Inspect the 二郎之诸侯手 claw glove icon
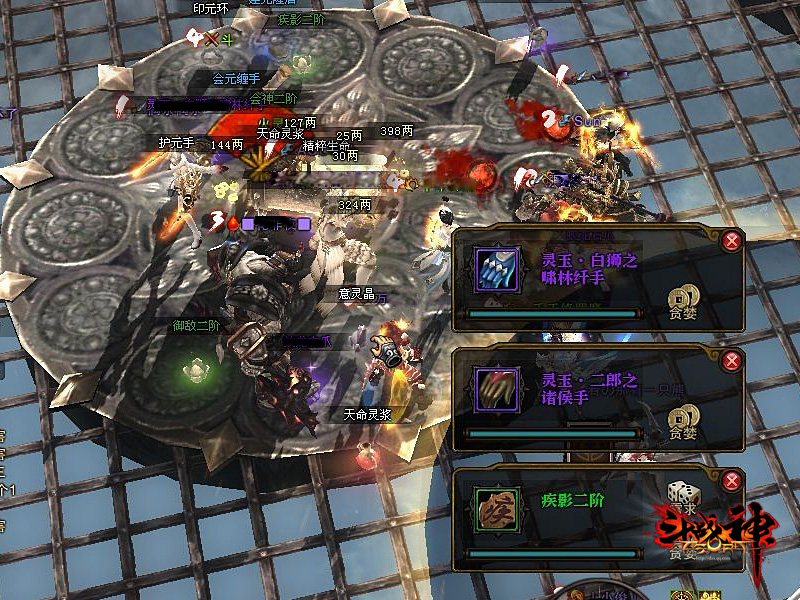The height and width of the screenshot is (600, 800). click(496, 390)
